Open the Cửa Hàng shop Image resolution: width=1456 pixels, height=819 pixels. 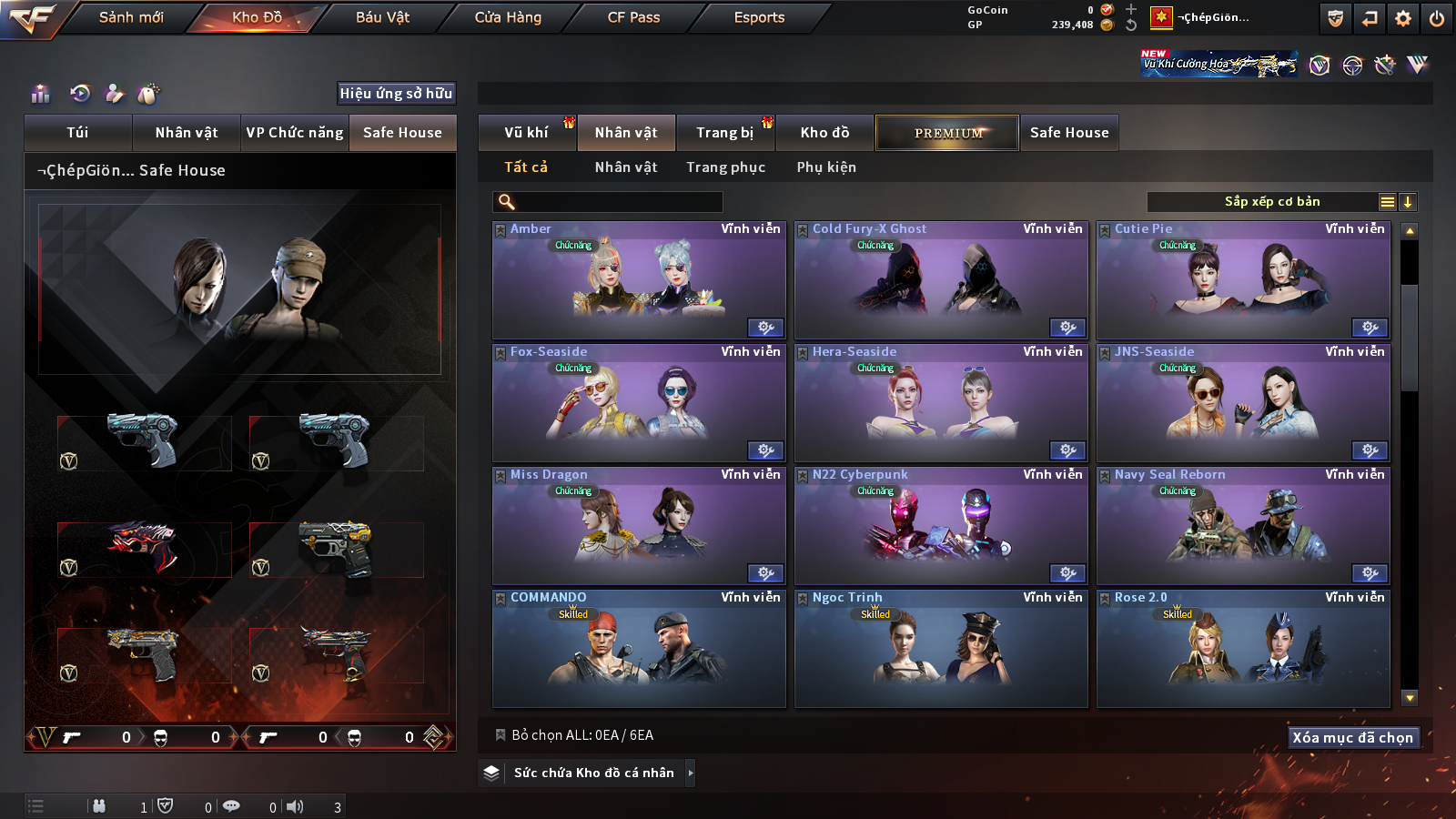pos(508,17)
